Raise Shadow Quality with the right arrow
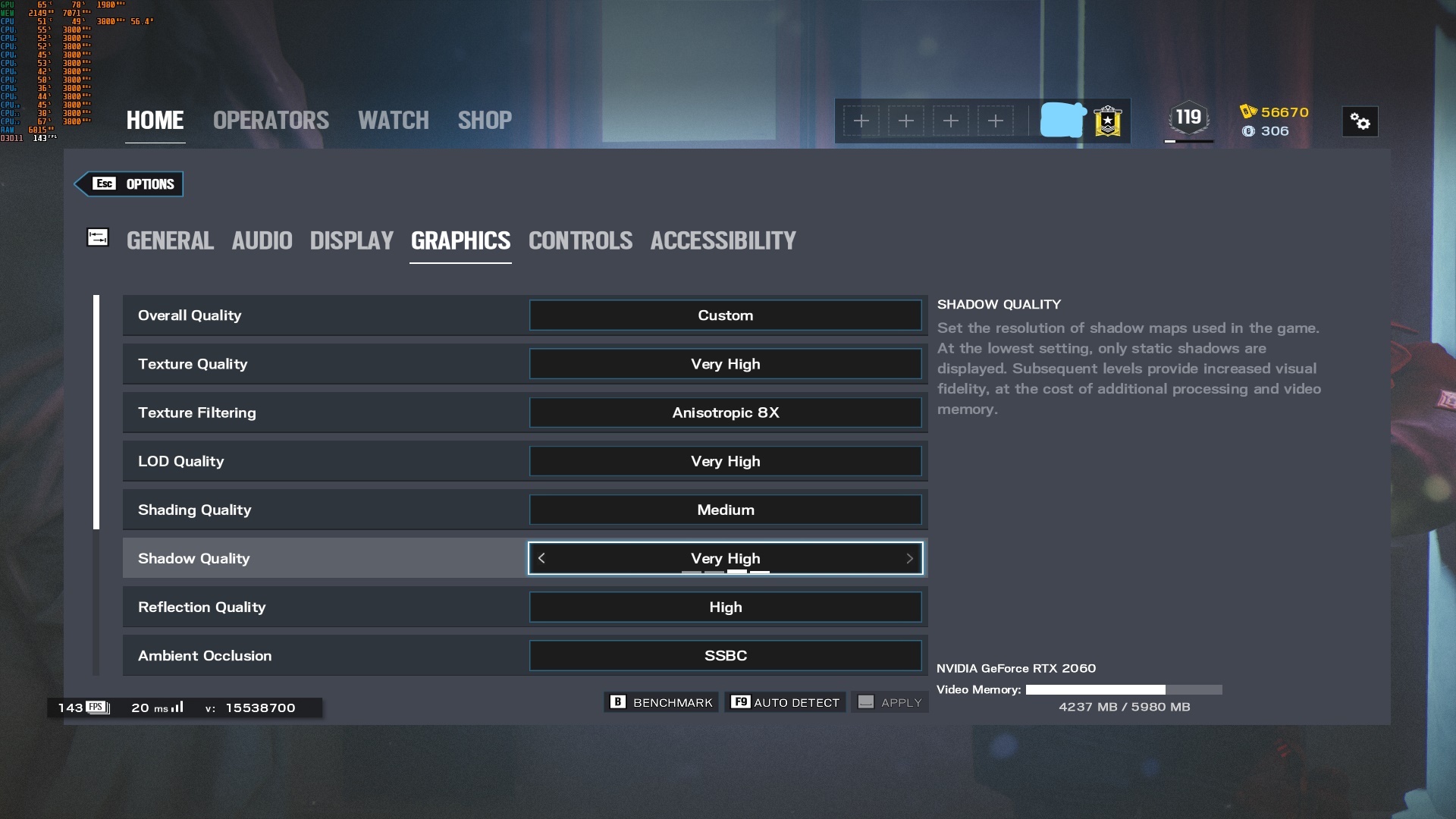Viewport: 1456px width, 819px height. click(x=910, y=558)
